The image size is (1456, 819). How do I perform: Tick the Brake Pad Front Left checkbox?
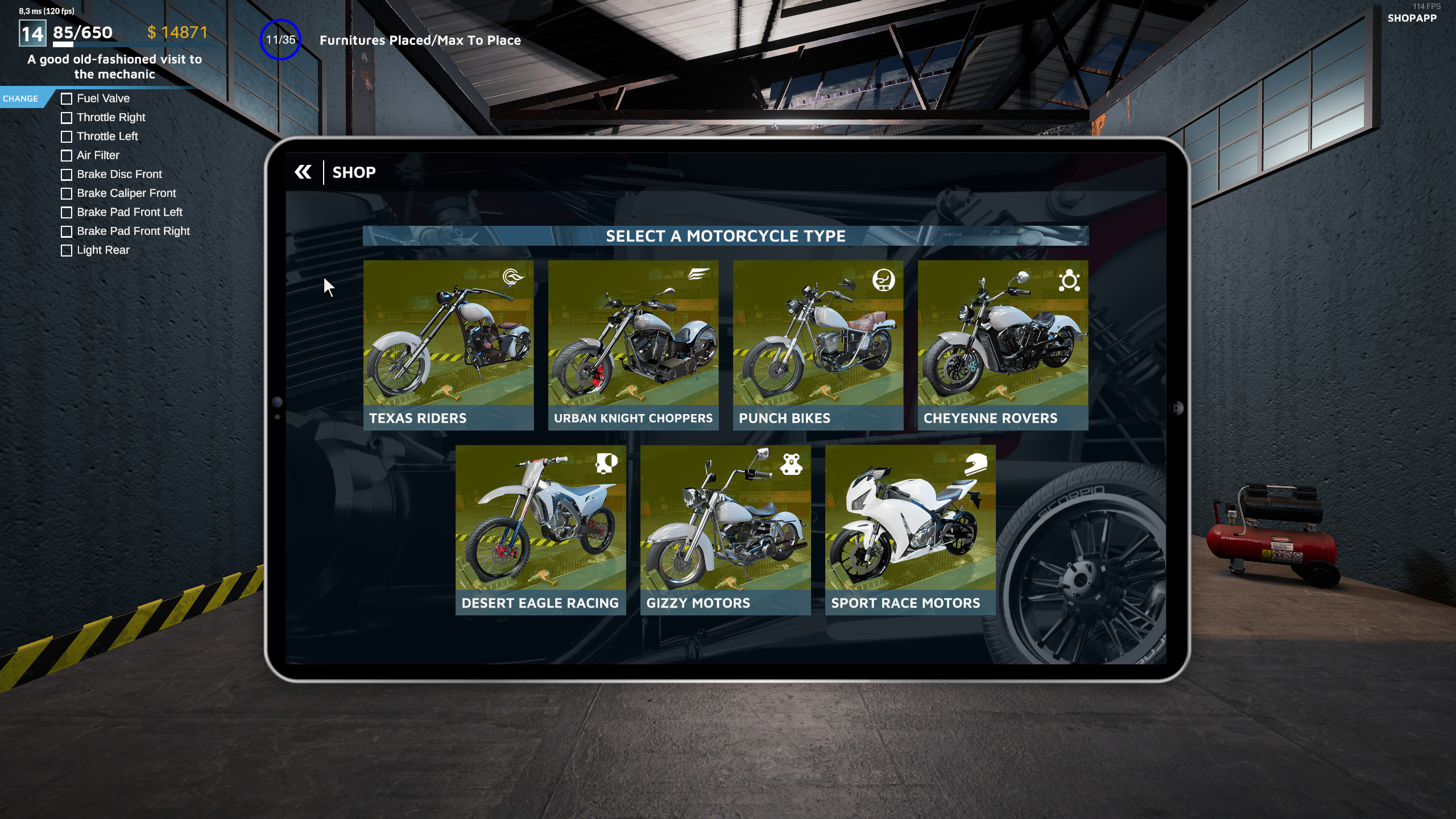coord(66,212)
